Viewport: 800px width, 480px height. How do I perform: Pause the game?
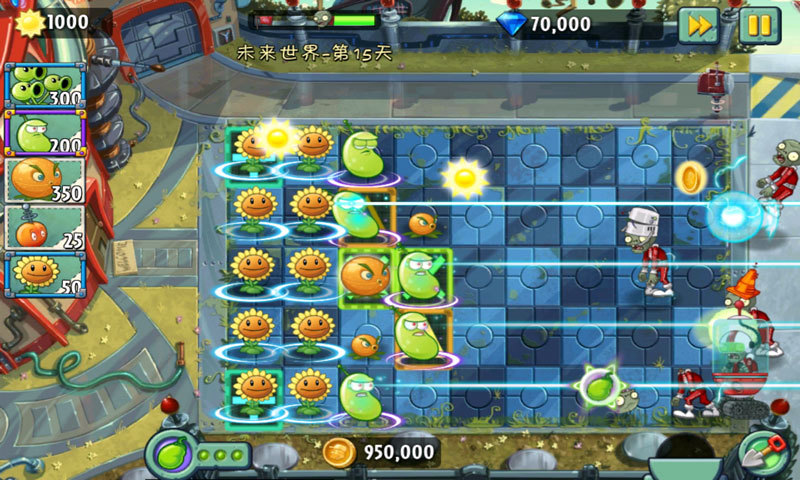[x=759, y=24]
